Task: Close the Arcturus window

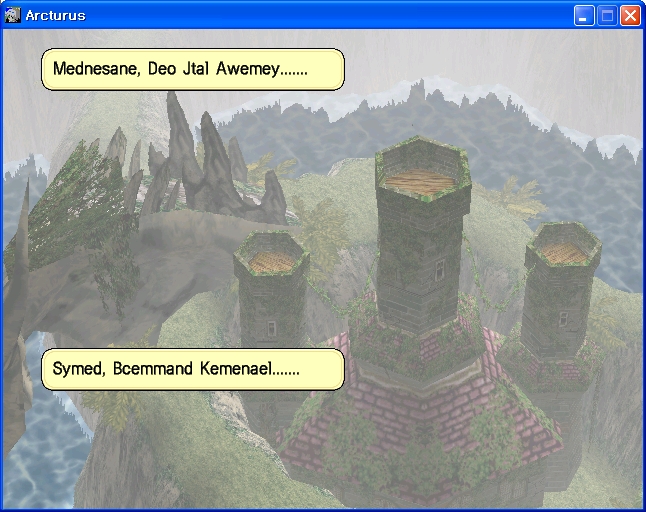Action: tap(630, 15)
